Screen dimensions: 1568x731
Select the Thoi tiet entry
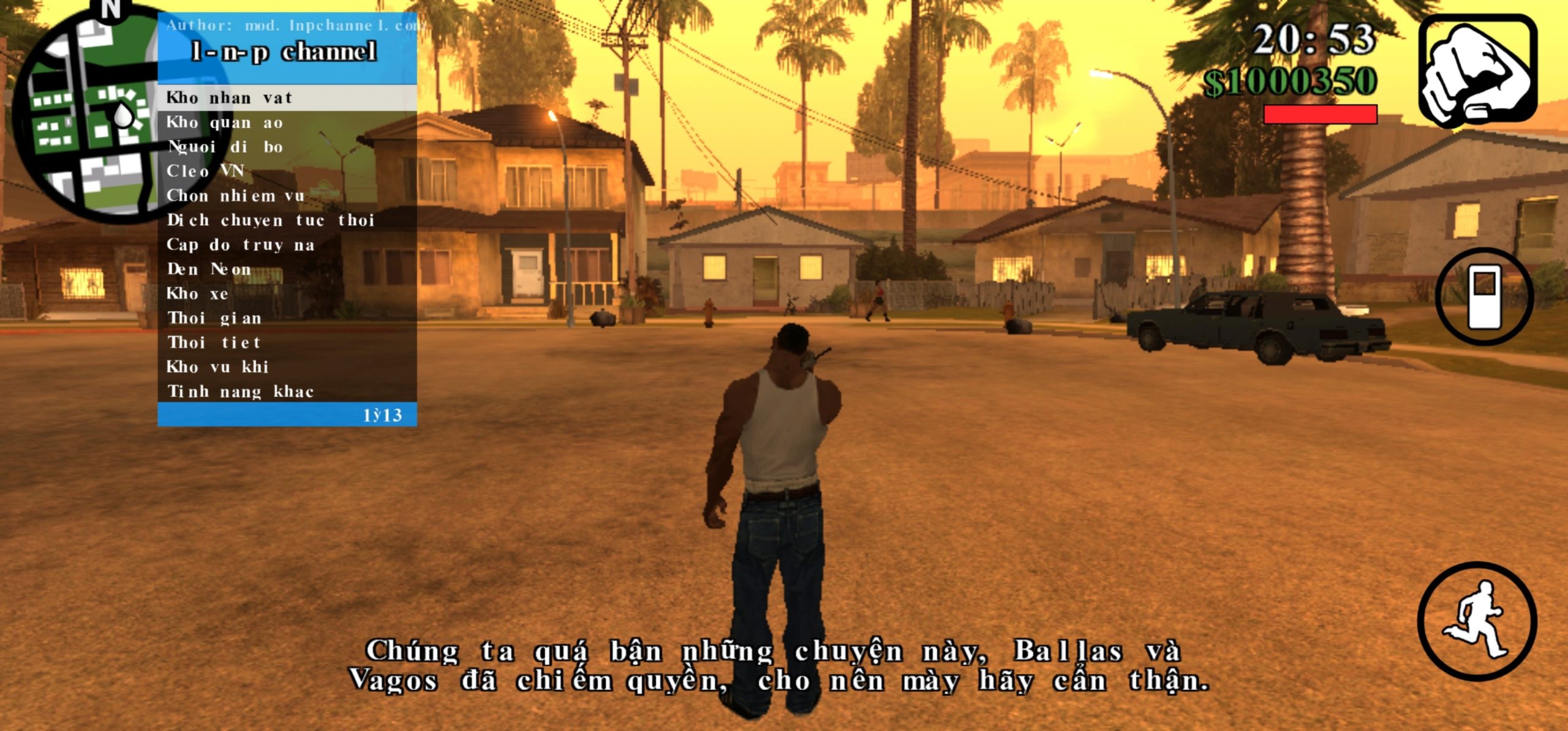[287, 342]
